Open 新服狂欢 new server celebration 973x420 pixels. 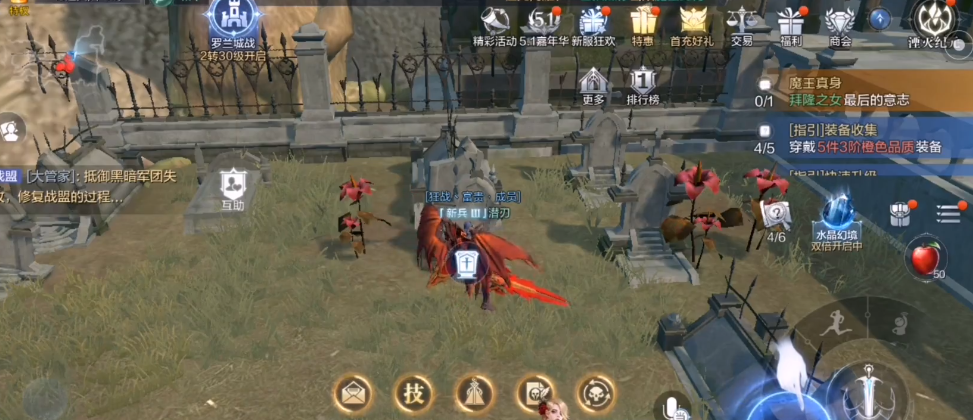click(594, 22)
